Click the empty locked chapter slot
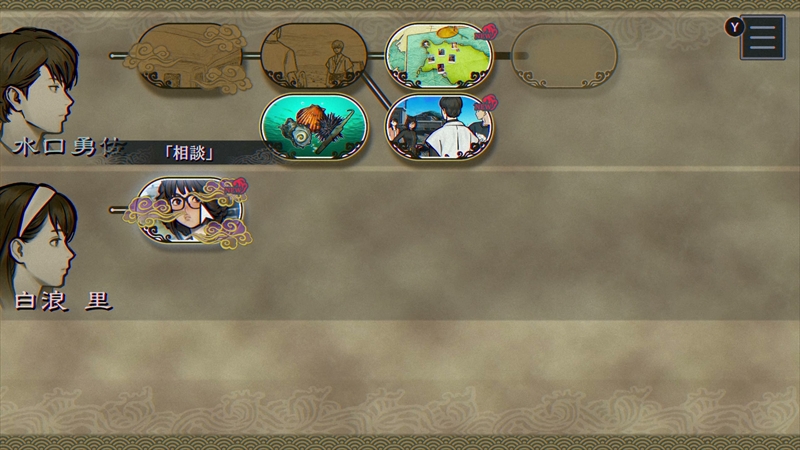Viewport: 800px width, 450px height. 563,55
